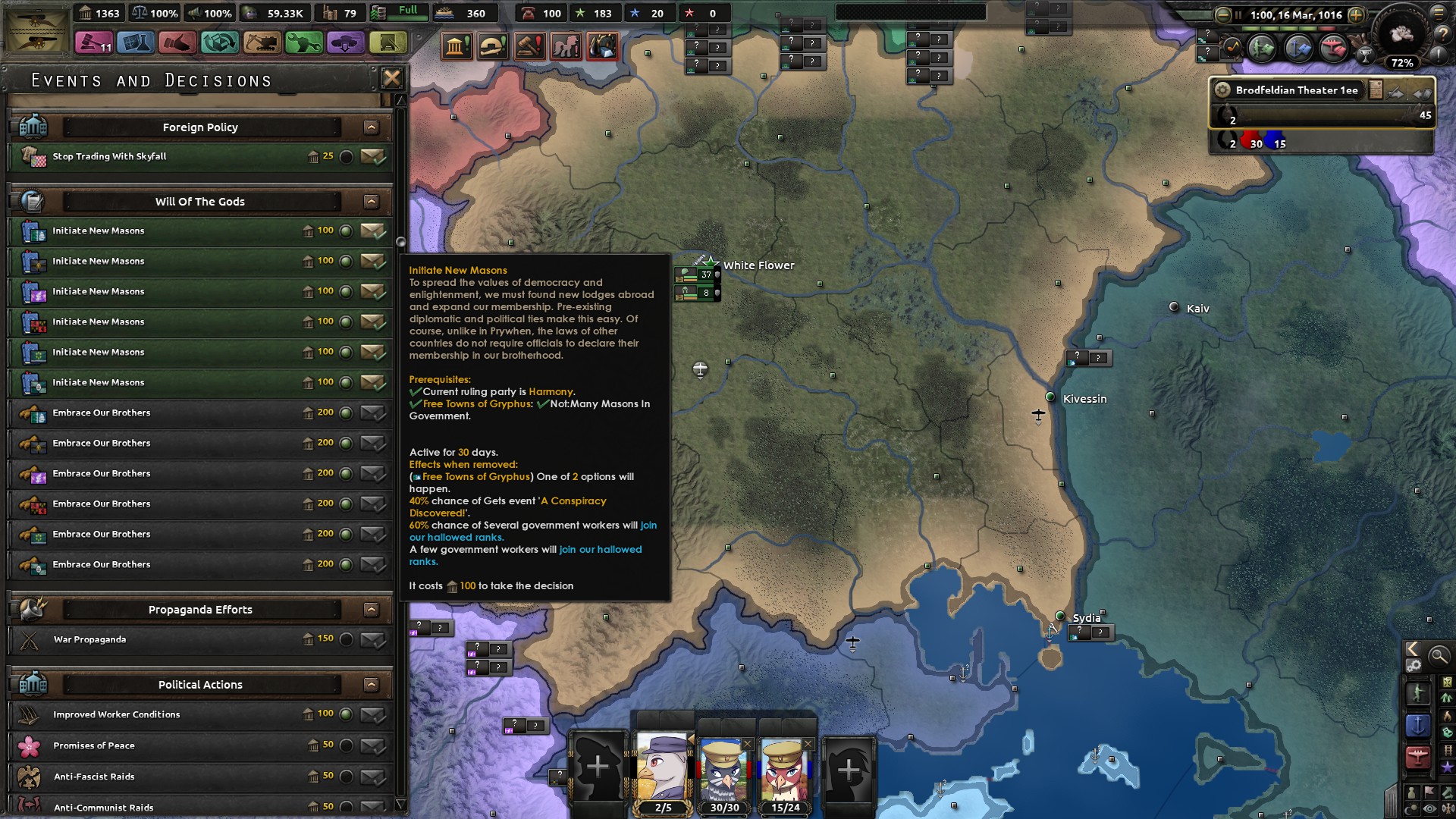This screenshot has height=819, width=1456.
Task: Select the army general with 15/24 divisions
Action: [x=785, y=772]
